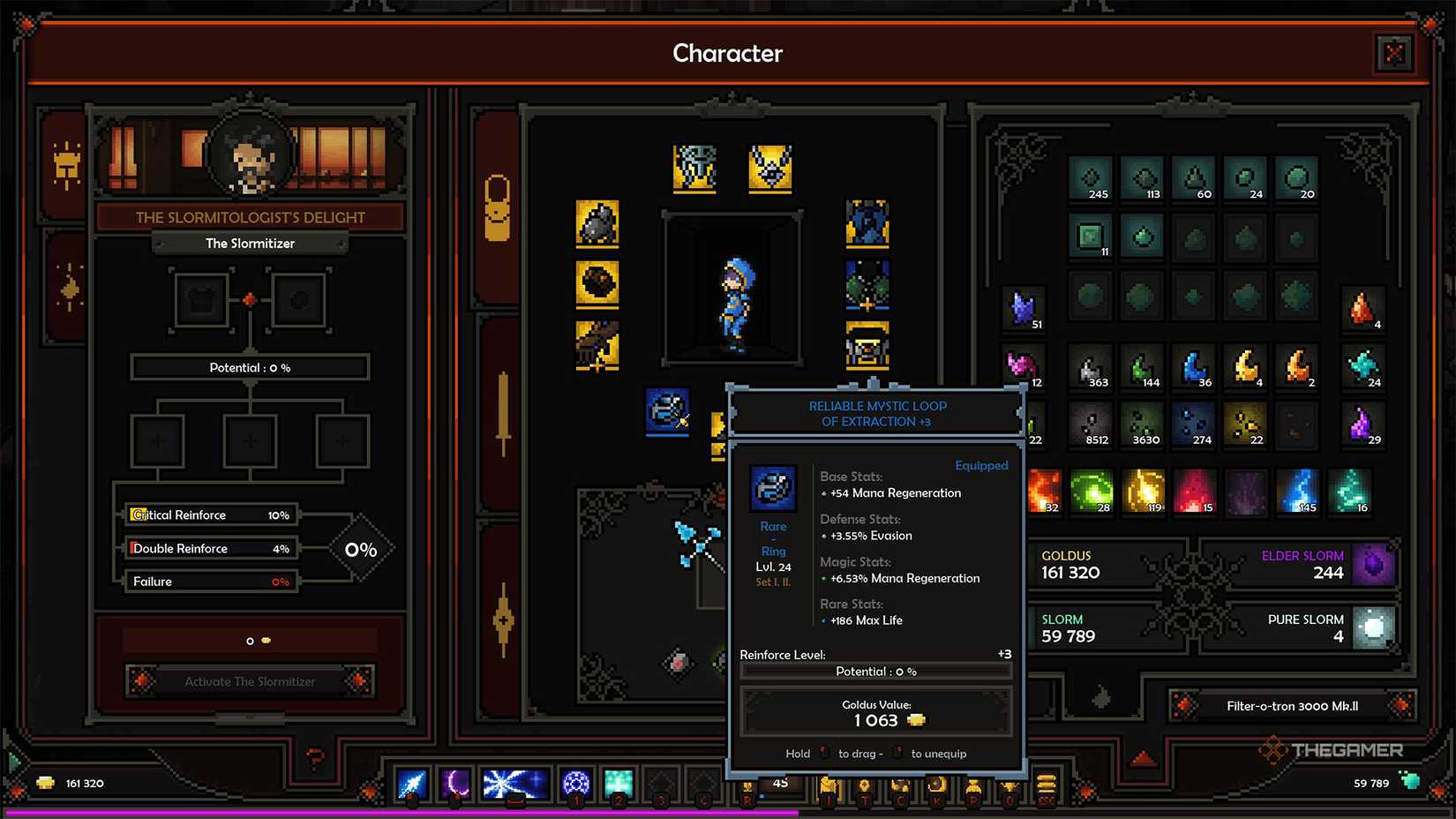Viewport: 1456px width, 819px height.
Task: Open the inventory via the I shortcut icon
Action: pyautogui.click(x=829, y=785)
